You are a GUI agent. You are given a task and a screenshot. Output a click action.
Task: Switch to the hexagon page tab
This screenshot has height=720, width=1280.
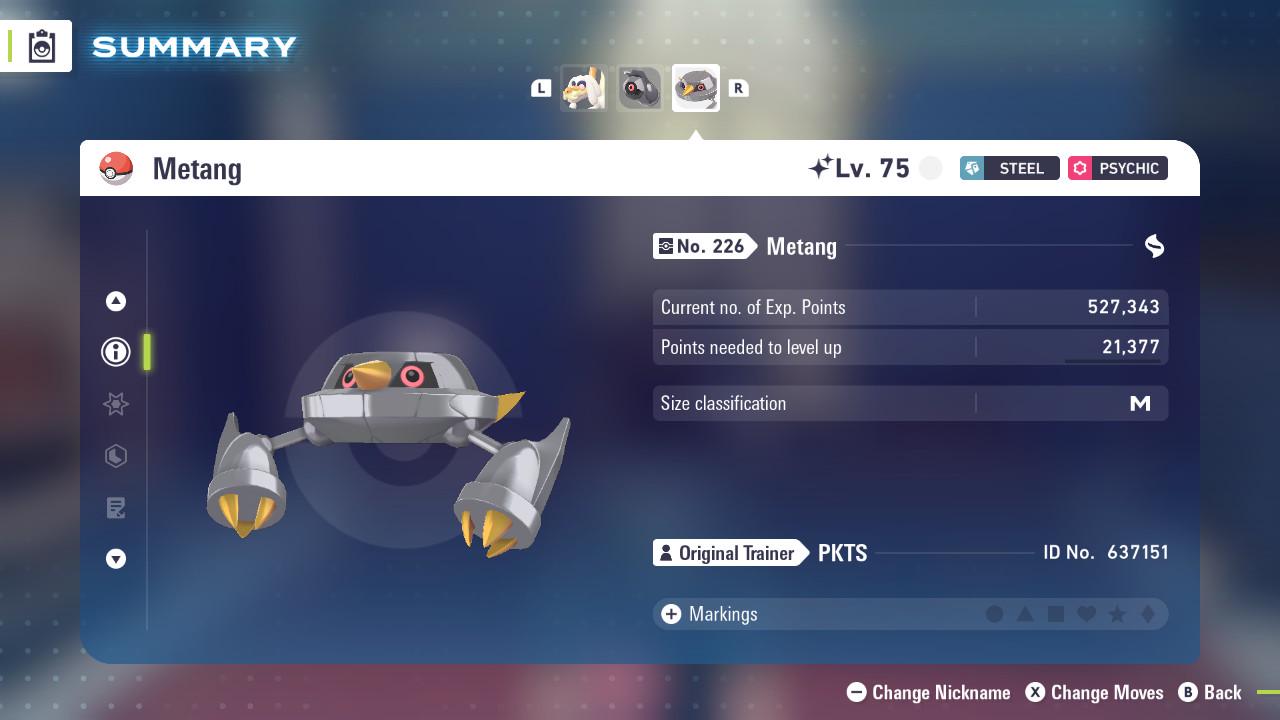coord(116,456)
